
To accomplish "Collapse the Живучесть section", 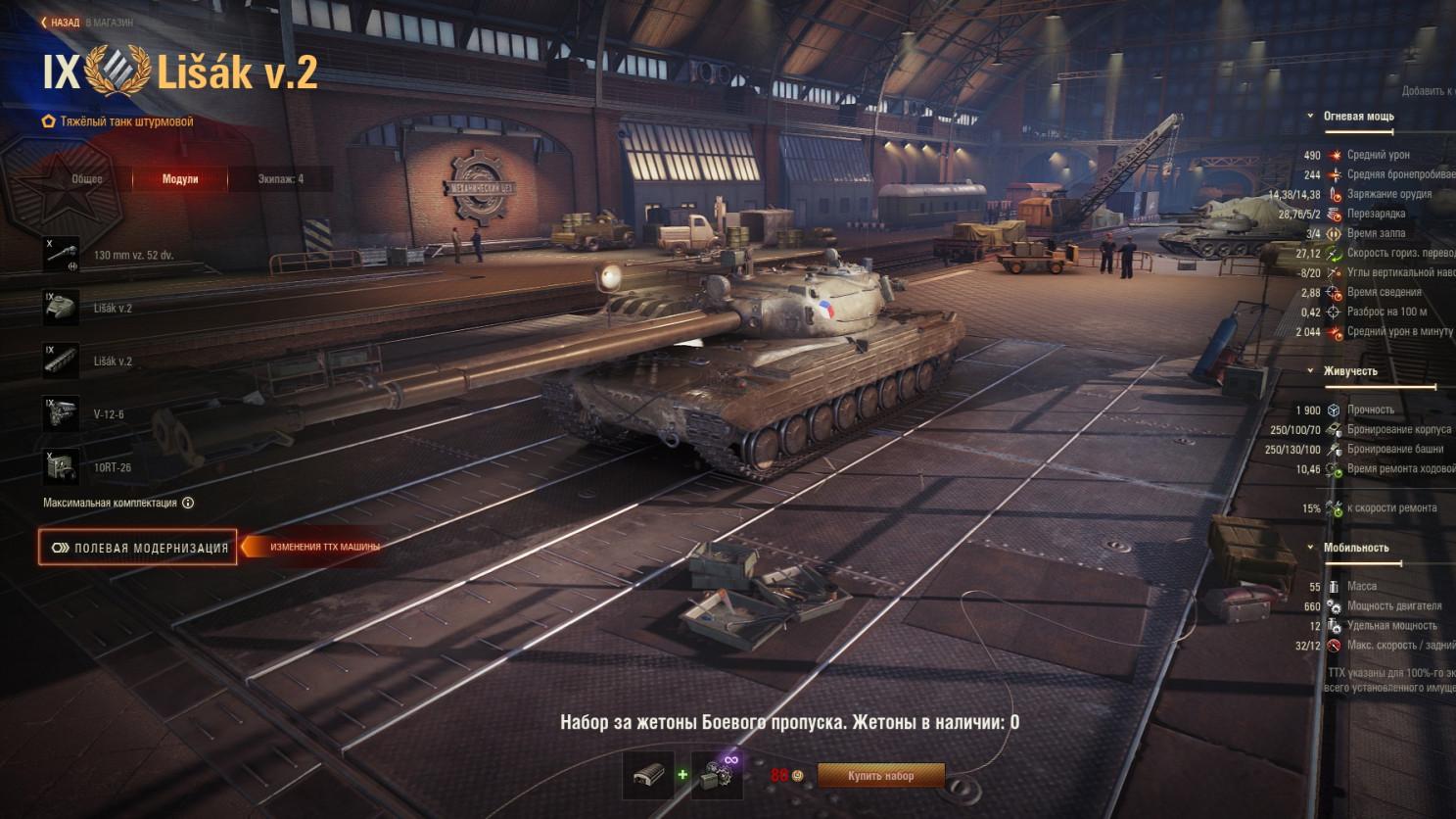I will coord(1312,371).
